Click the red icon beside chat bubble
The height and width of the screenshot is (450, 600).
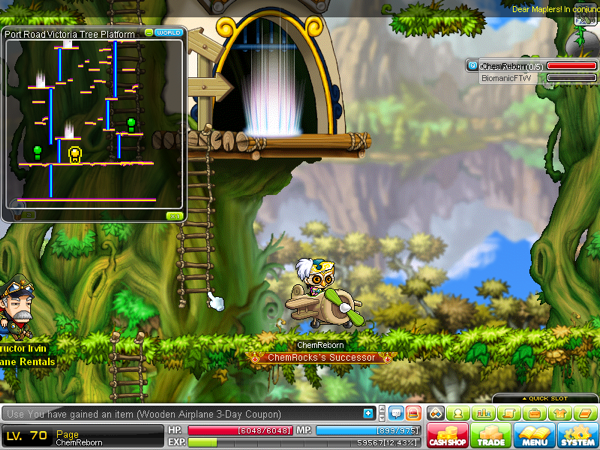pyautogui.click(x=413, y=413)
